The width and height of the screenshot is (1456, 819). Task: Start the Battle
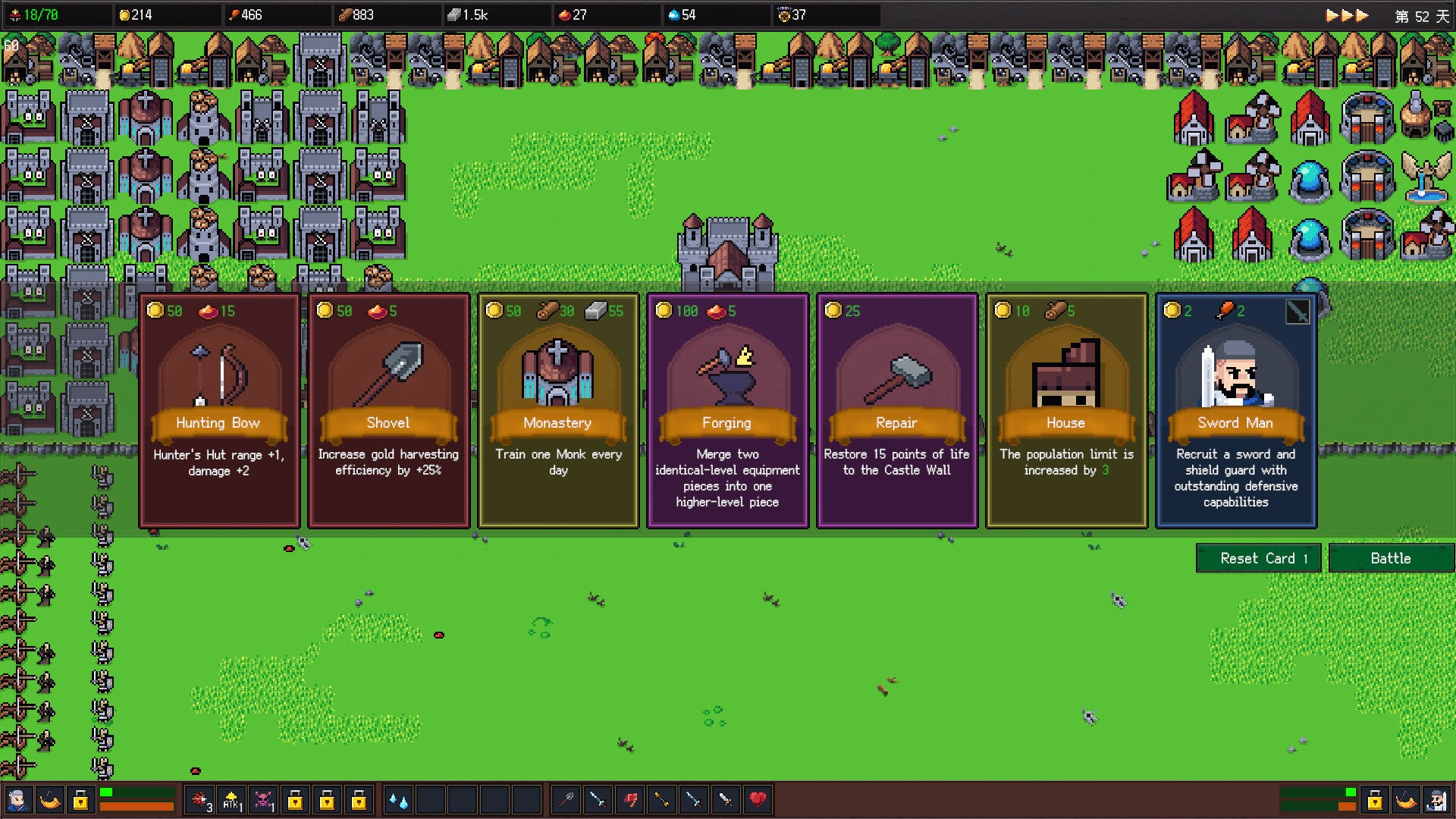pyautogui.click(x=1391, y=558)
